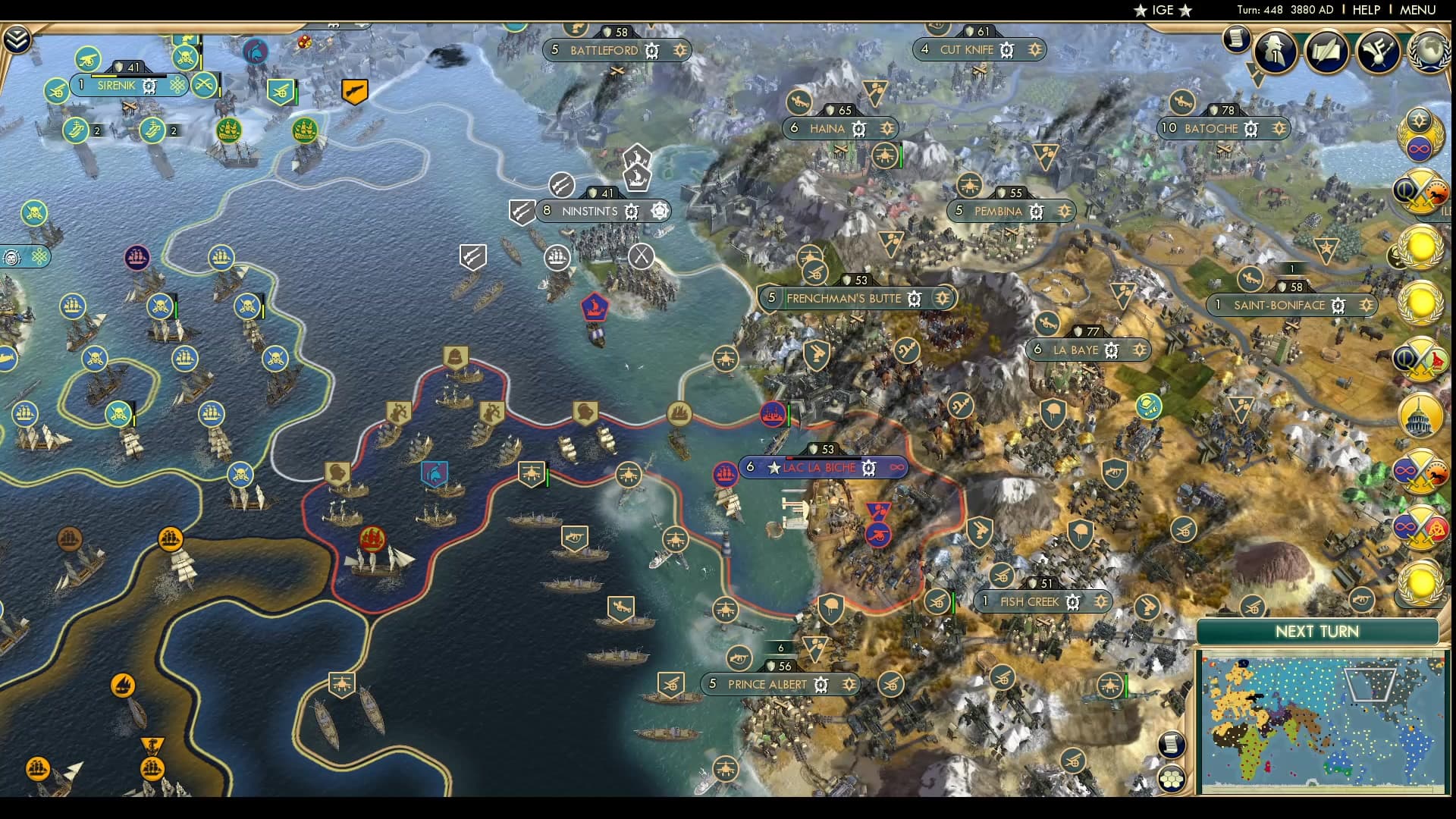Open the Social Policies screen with the quill icon
Image resolution: width=1456 pixels, height=819 pixels.
click(x=1327, y=51)
